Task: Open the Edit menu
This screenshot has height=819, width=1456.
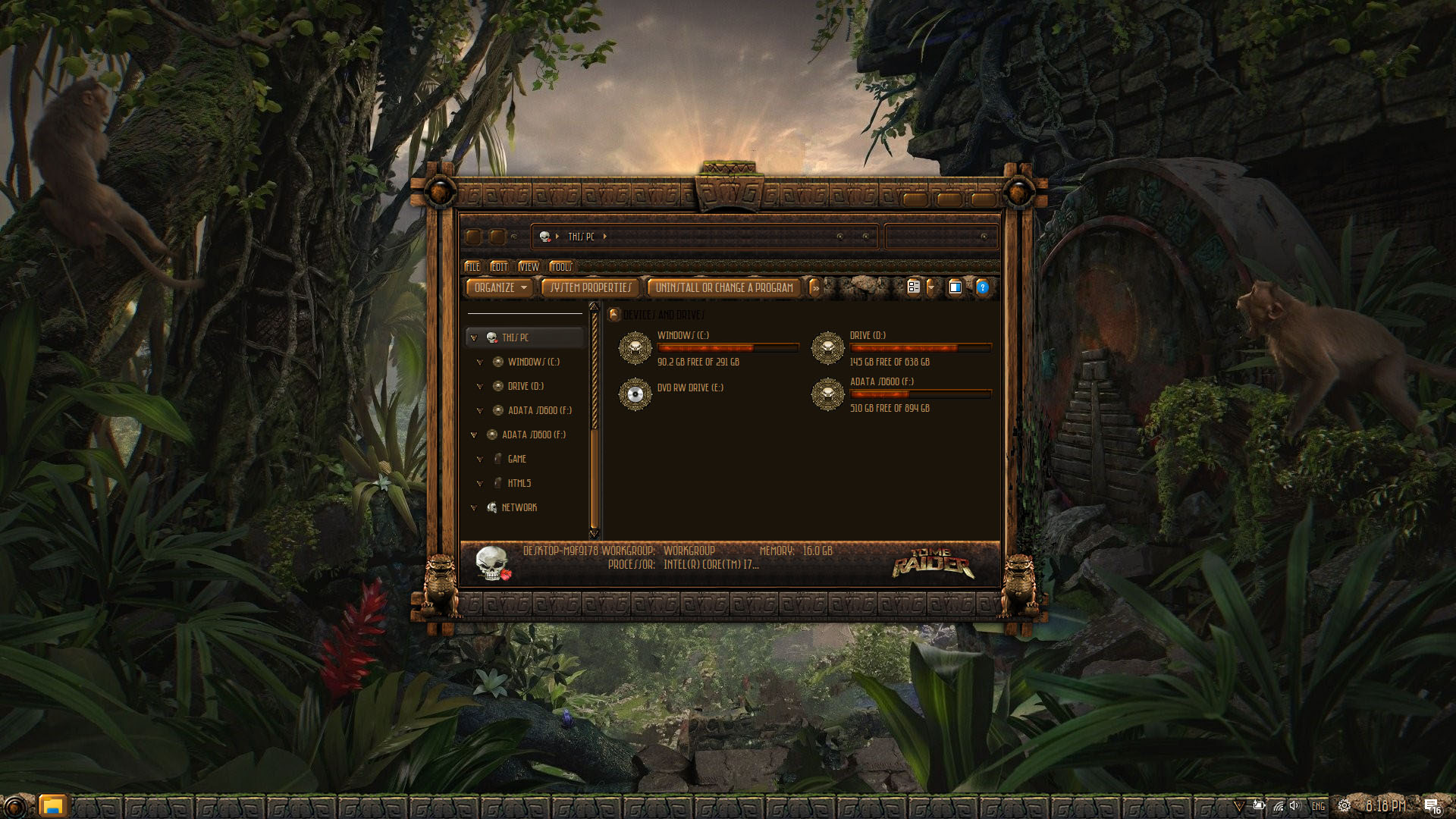Action: 499,267
